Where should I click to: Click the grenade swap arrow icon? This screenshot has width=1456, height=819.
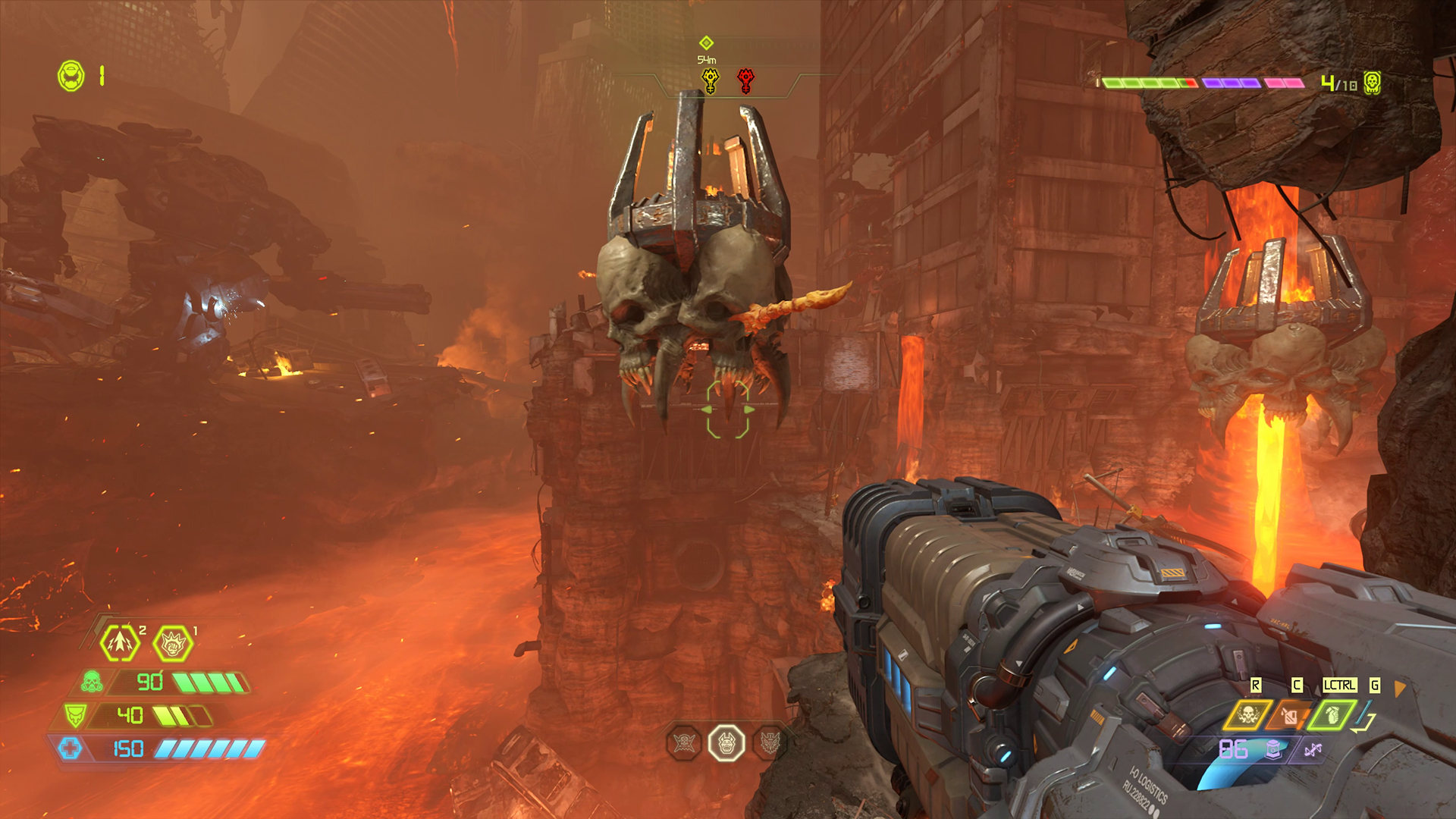point(1366,718)
